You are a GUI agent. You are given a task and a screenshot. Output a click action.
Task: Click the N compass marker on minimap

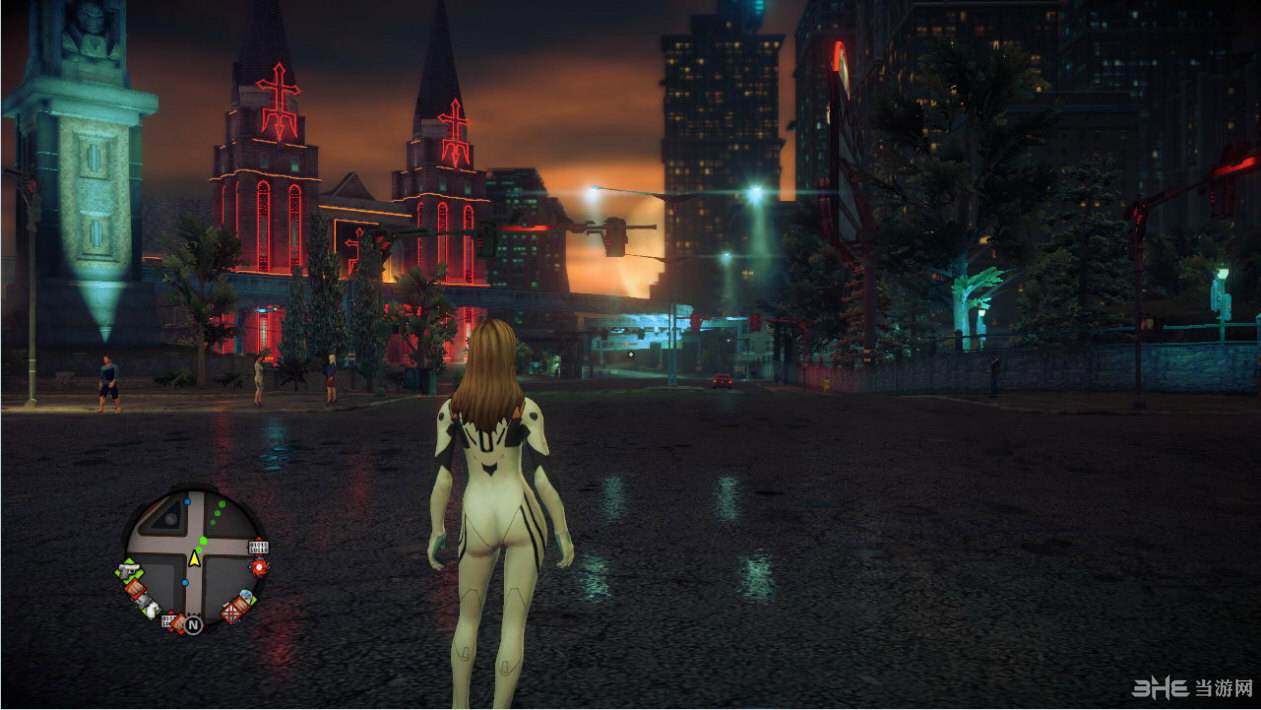tap(193, 625)
